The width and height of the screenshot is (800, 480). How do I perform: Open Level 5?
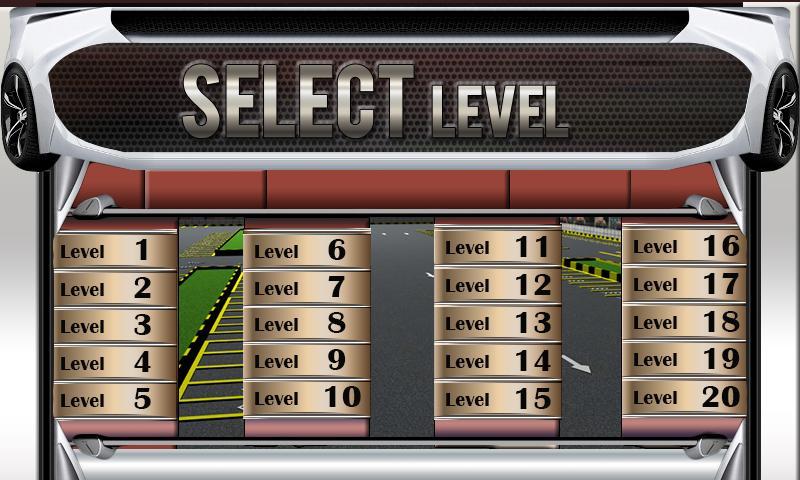pos(114,399)
